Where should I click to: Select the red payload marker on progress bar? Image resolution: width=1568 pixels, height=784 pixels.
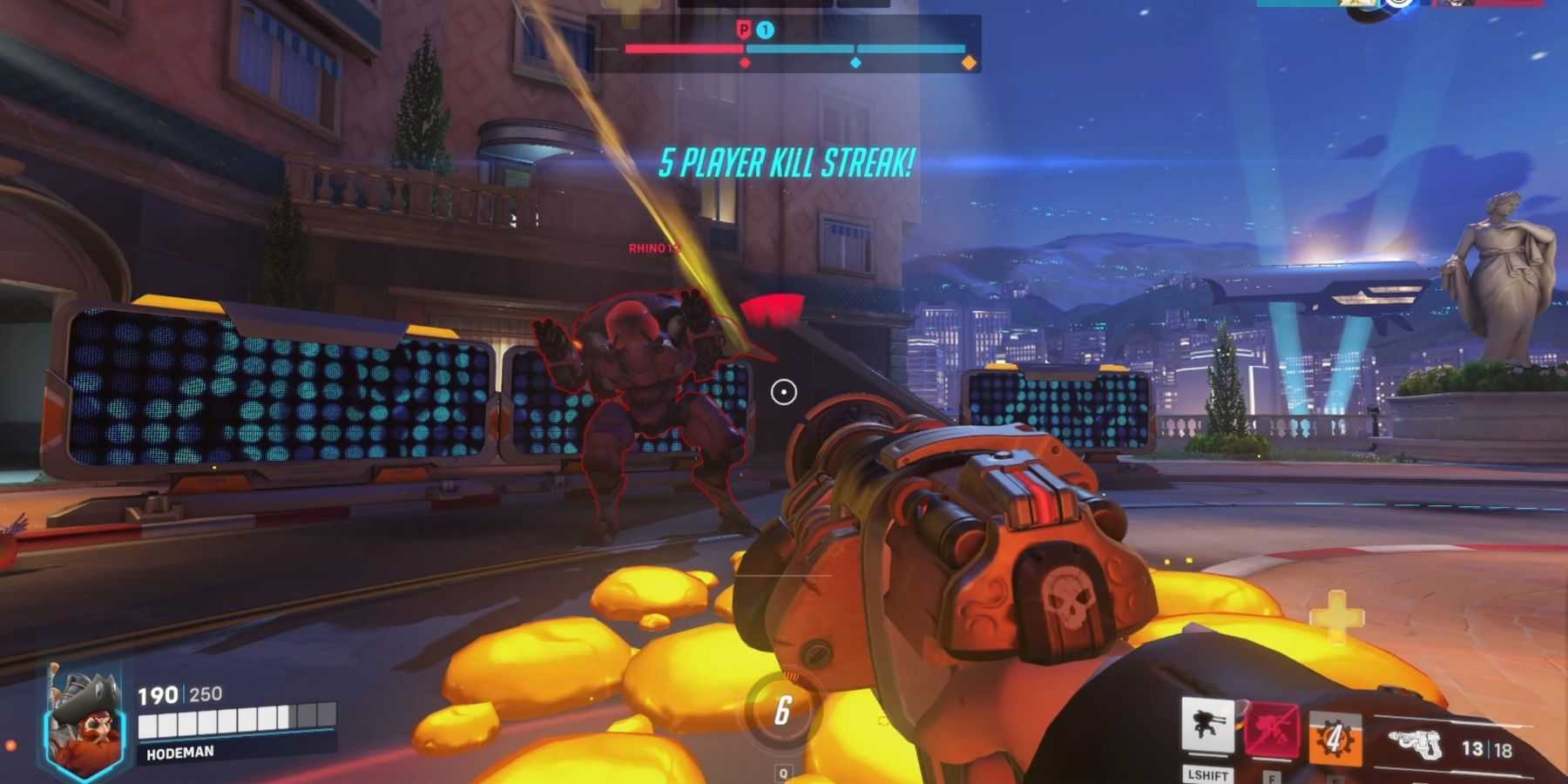744,63
